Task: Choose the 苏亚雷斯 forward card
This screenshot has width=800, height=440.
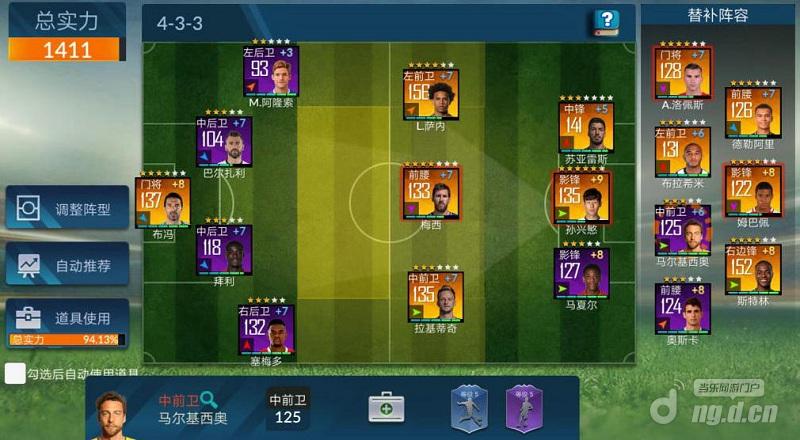Action: [587, 127]
